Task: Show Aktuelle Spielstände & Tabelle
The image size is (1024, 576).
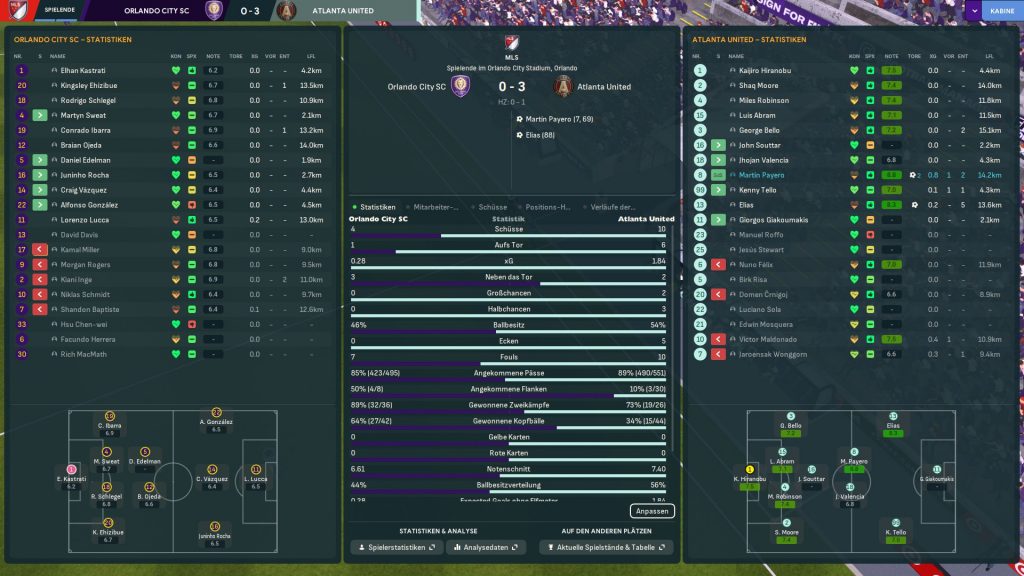Action: (606, 548)
